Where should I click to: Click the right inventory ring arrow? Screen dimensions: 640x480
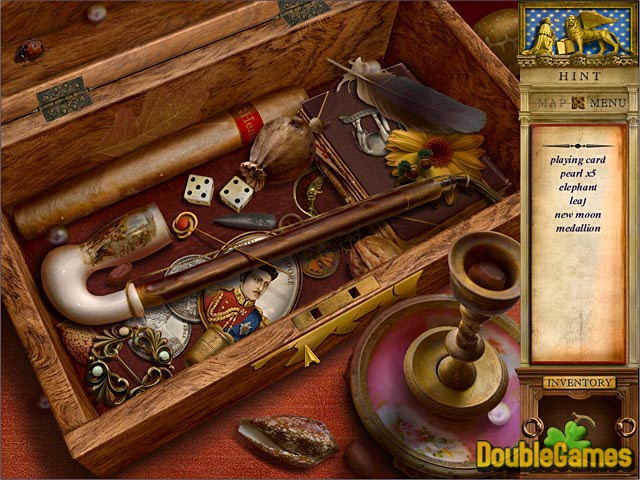coord(626,427)
